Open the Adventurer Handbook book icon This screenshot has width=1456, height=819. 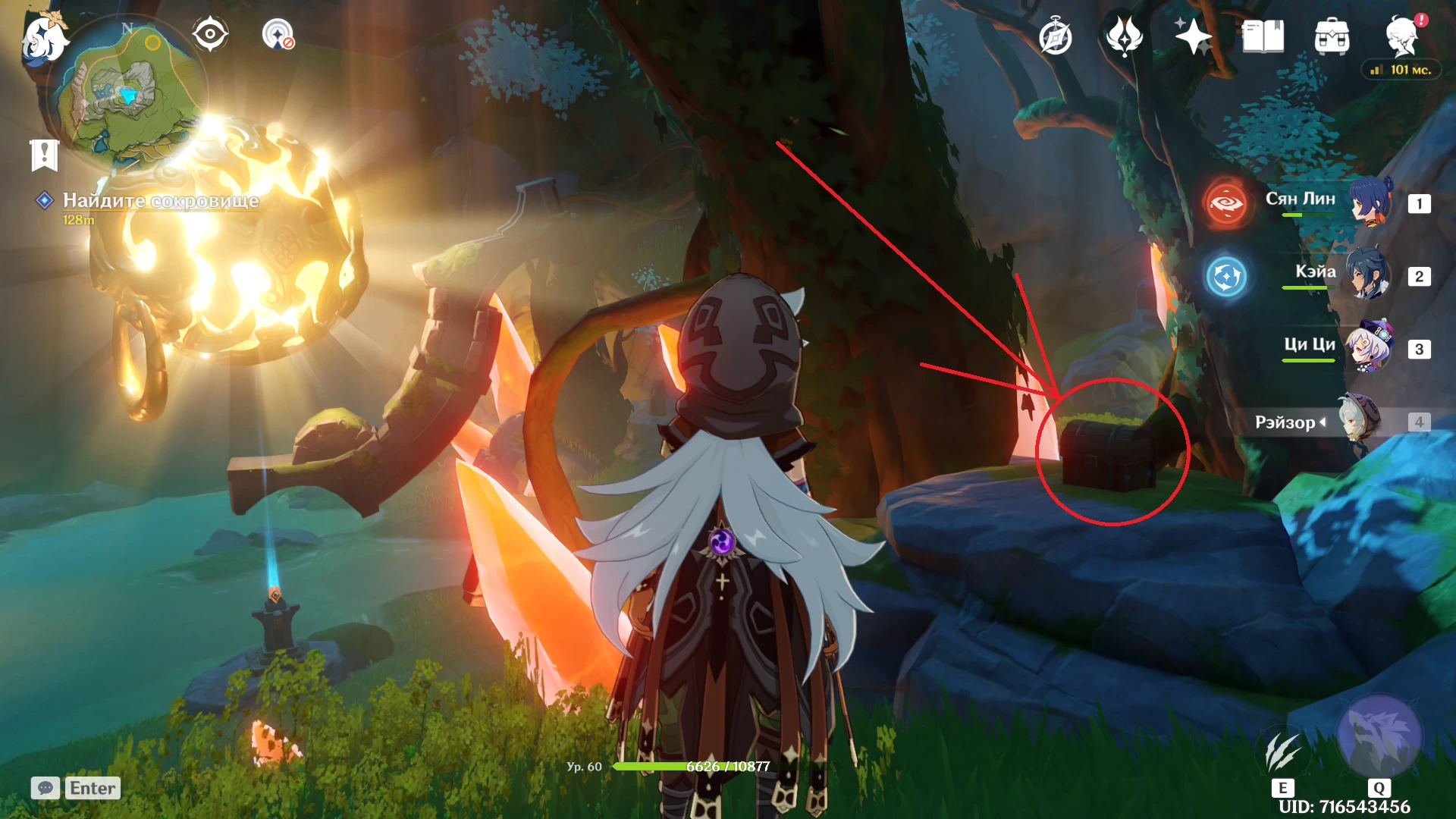point(1263,36)
